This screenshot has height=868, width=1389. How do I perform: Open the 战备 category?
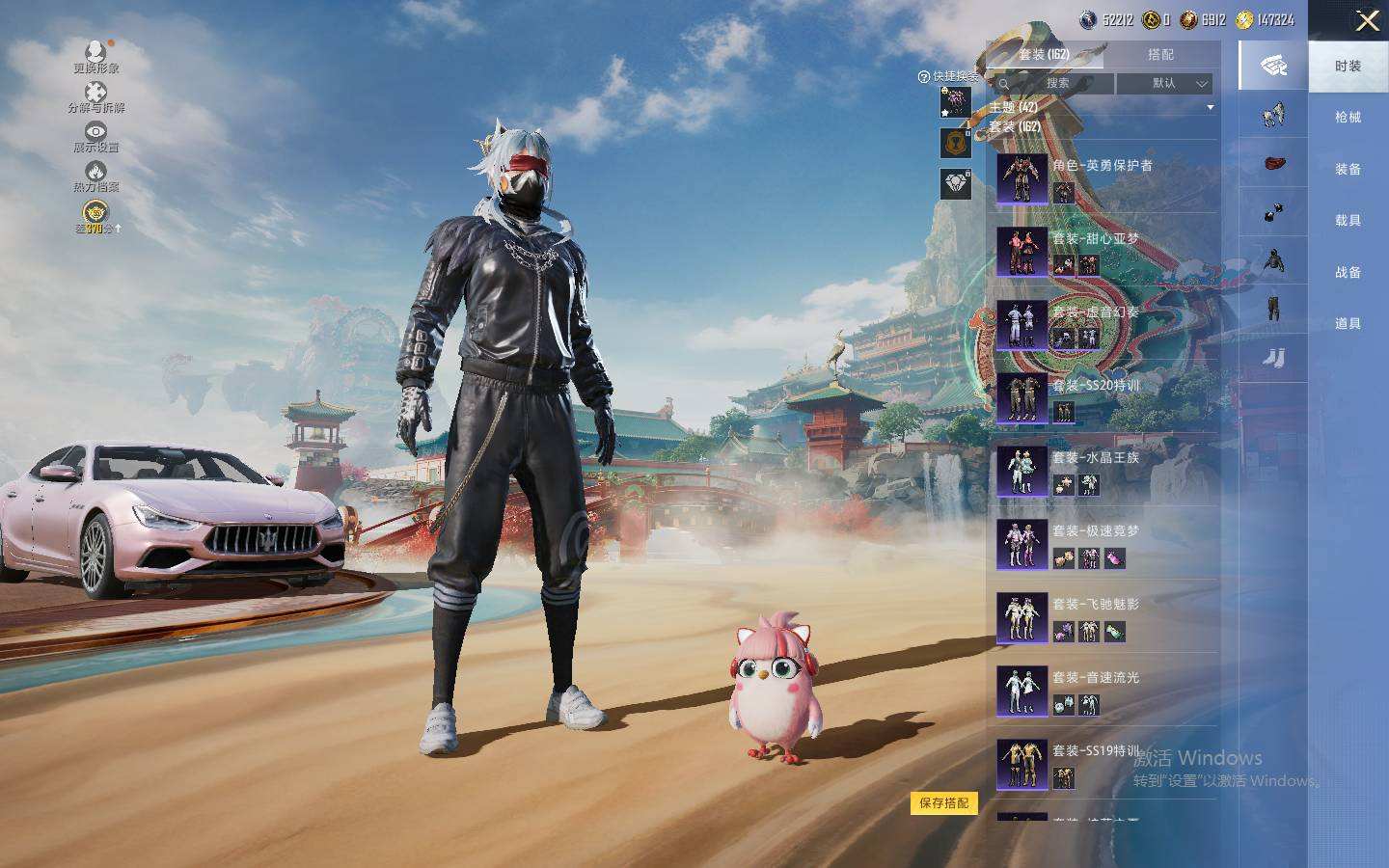tap(1348, 272)
